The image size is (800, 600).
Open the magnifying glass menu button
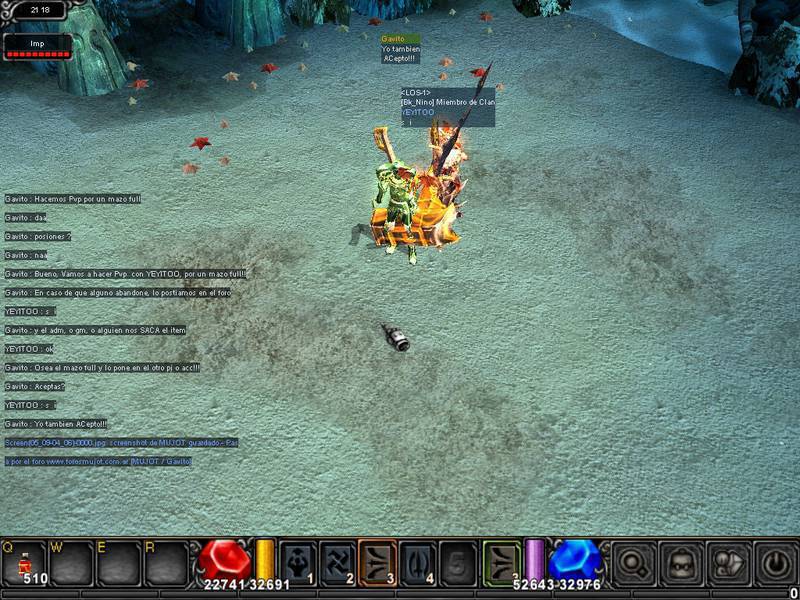click(x=633, y=563)
